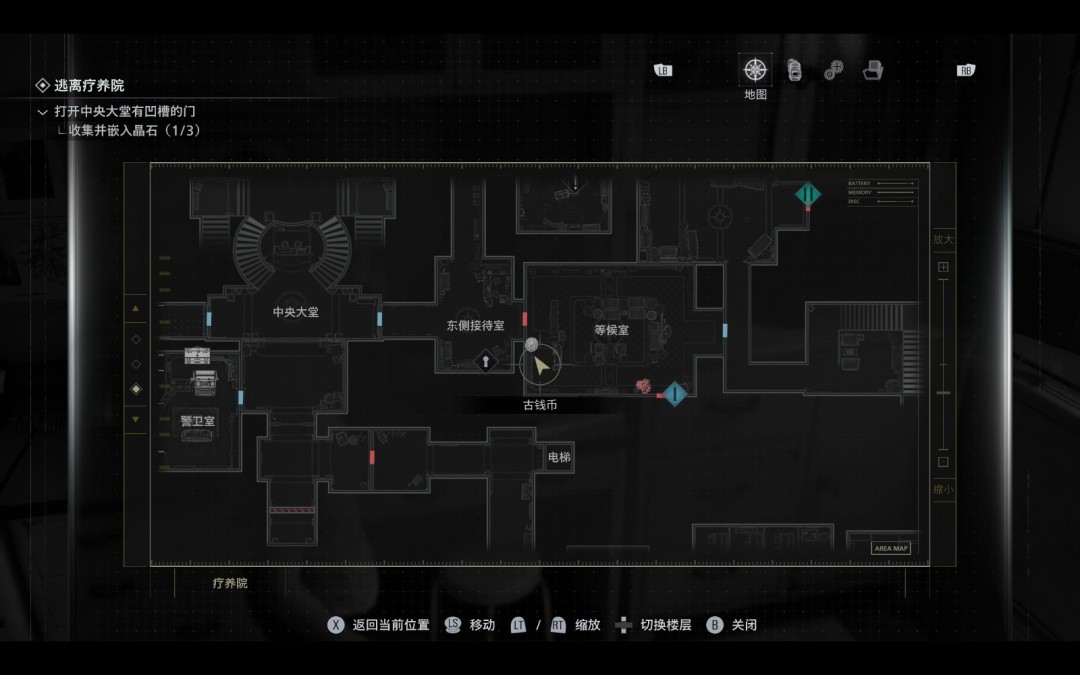Collapse the 打开中央大堂有凹槽的门 objective
Image resolution: width=1080 pixels, height=675 pixels.
42,112
